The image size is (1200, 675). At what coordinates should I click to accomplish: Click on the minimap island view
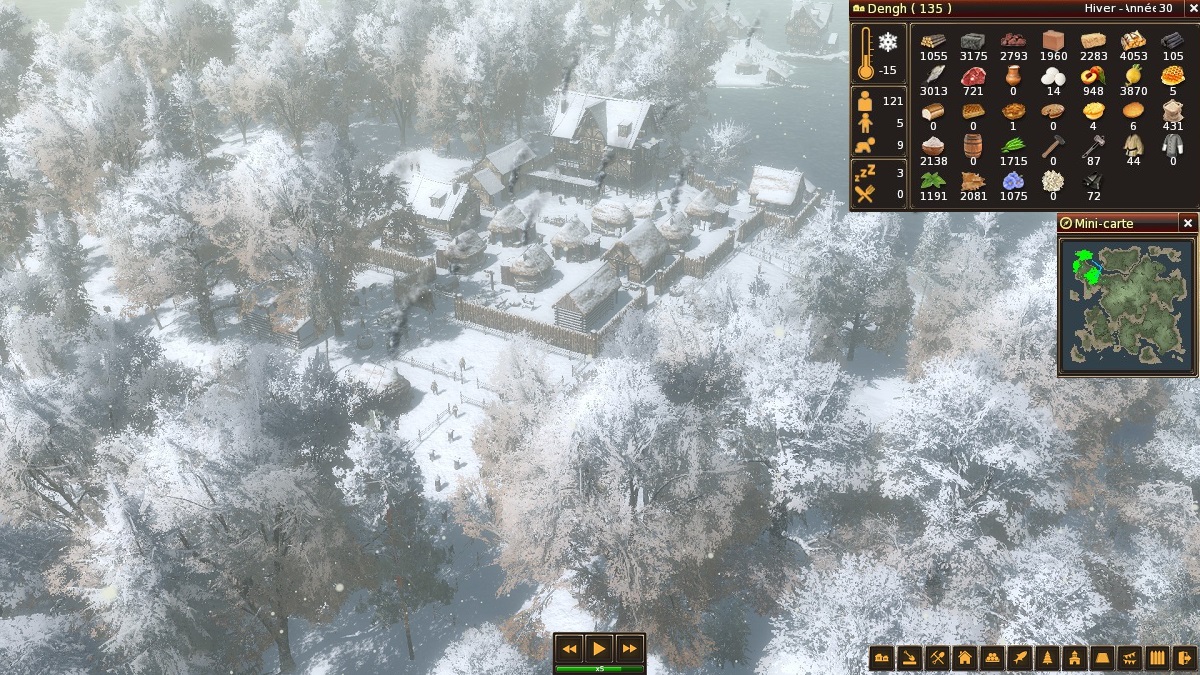click(x=1127, y=304)
